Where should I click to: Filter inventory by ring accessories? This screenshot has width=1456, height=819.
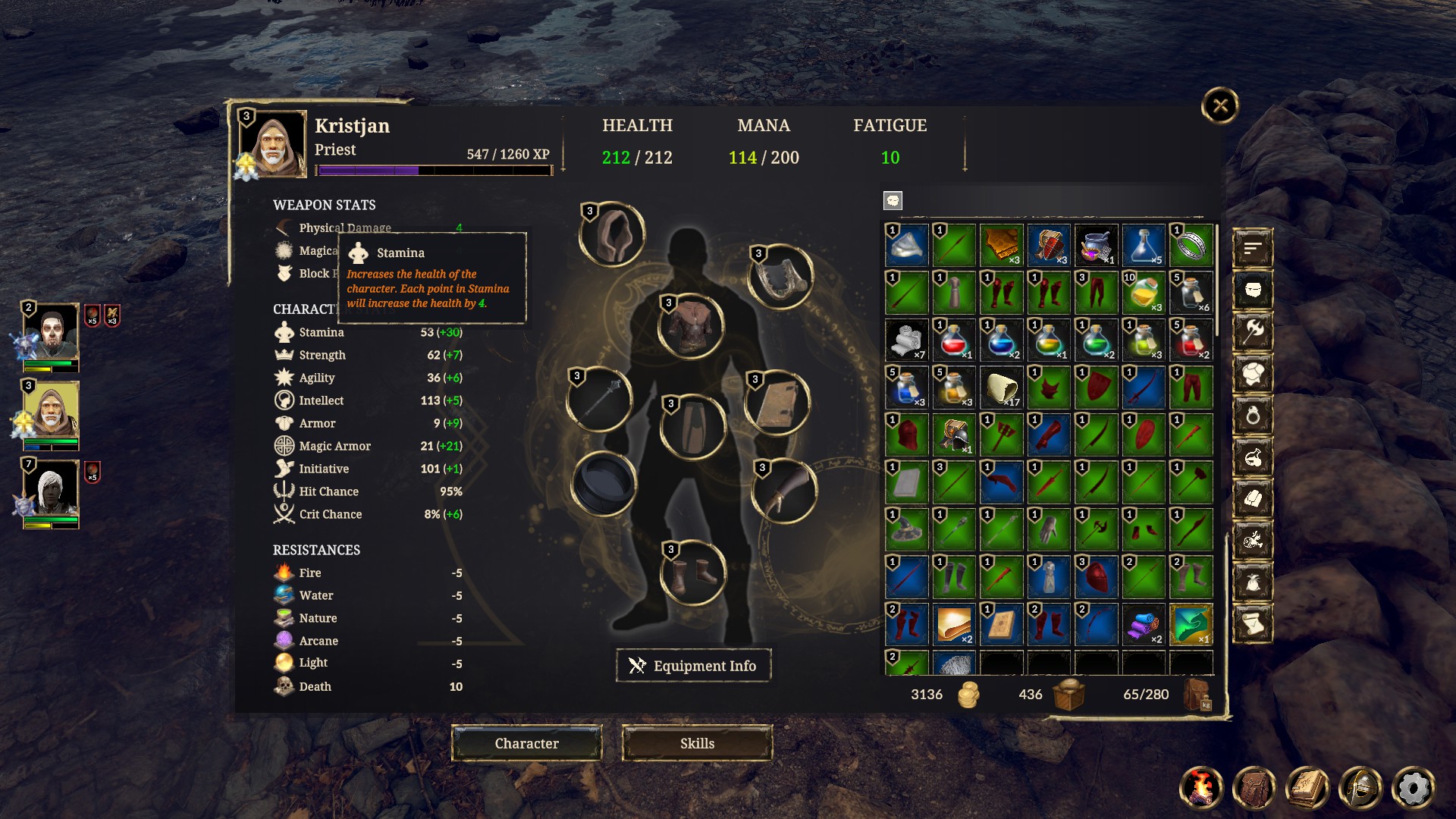pos(1253,415)
